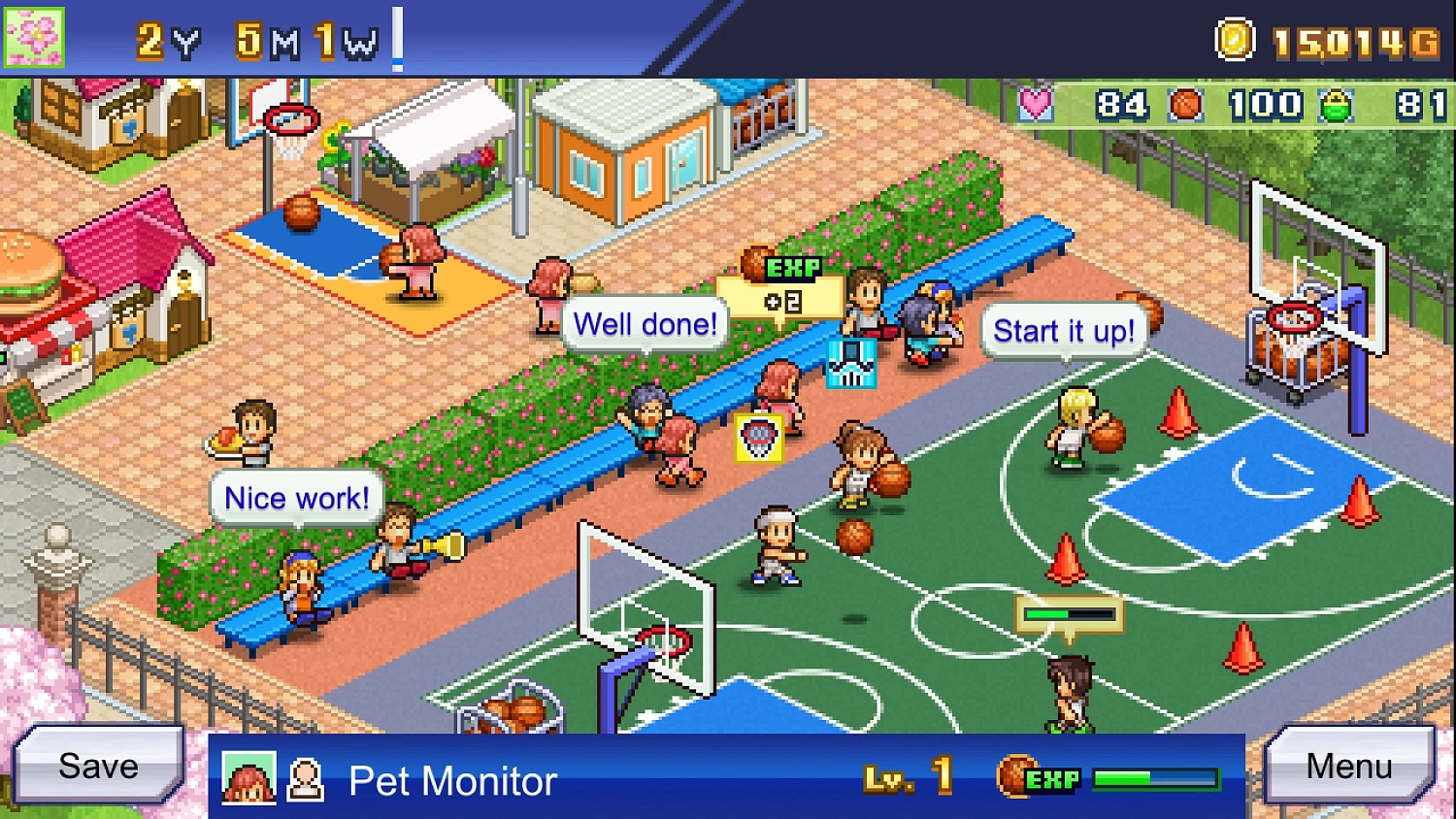
Task: Open the Menu
Action: [1349, 766]
